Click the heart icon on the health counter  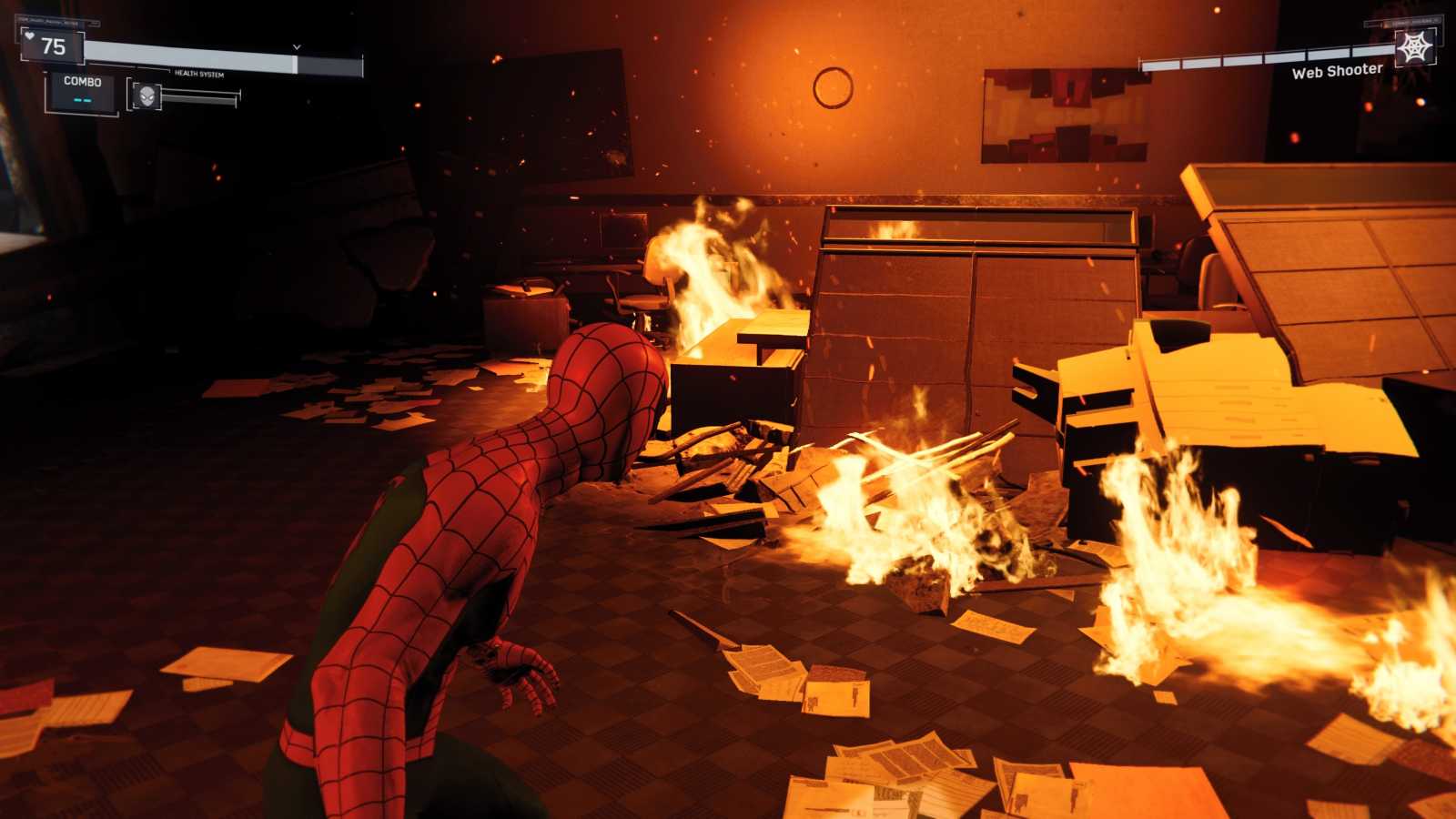[30, 35]
